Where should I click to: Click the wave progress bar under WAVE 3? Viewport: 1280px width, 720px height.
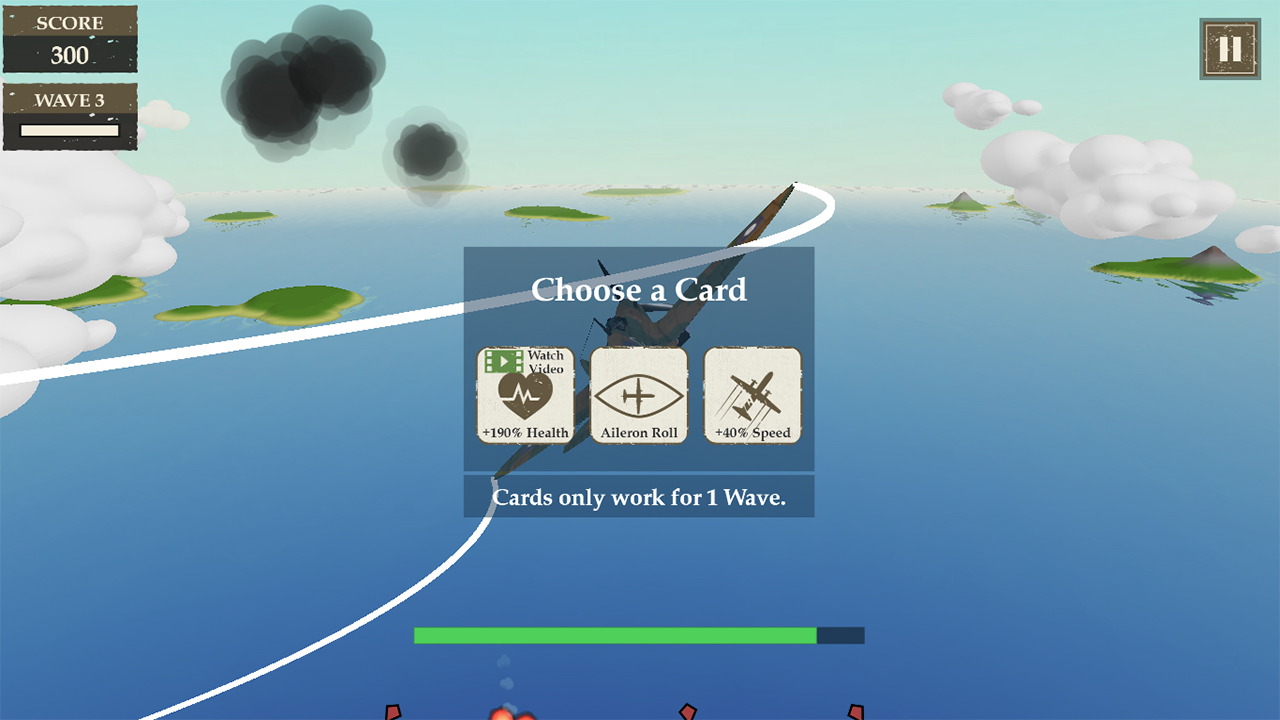point(69,129)
